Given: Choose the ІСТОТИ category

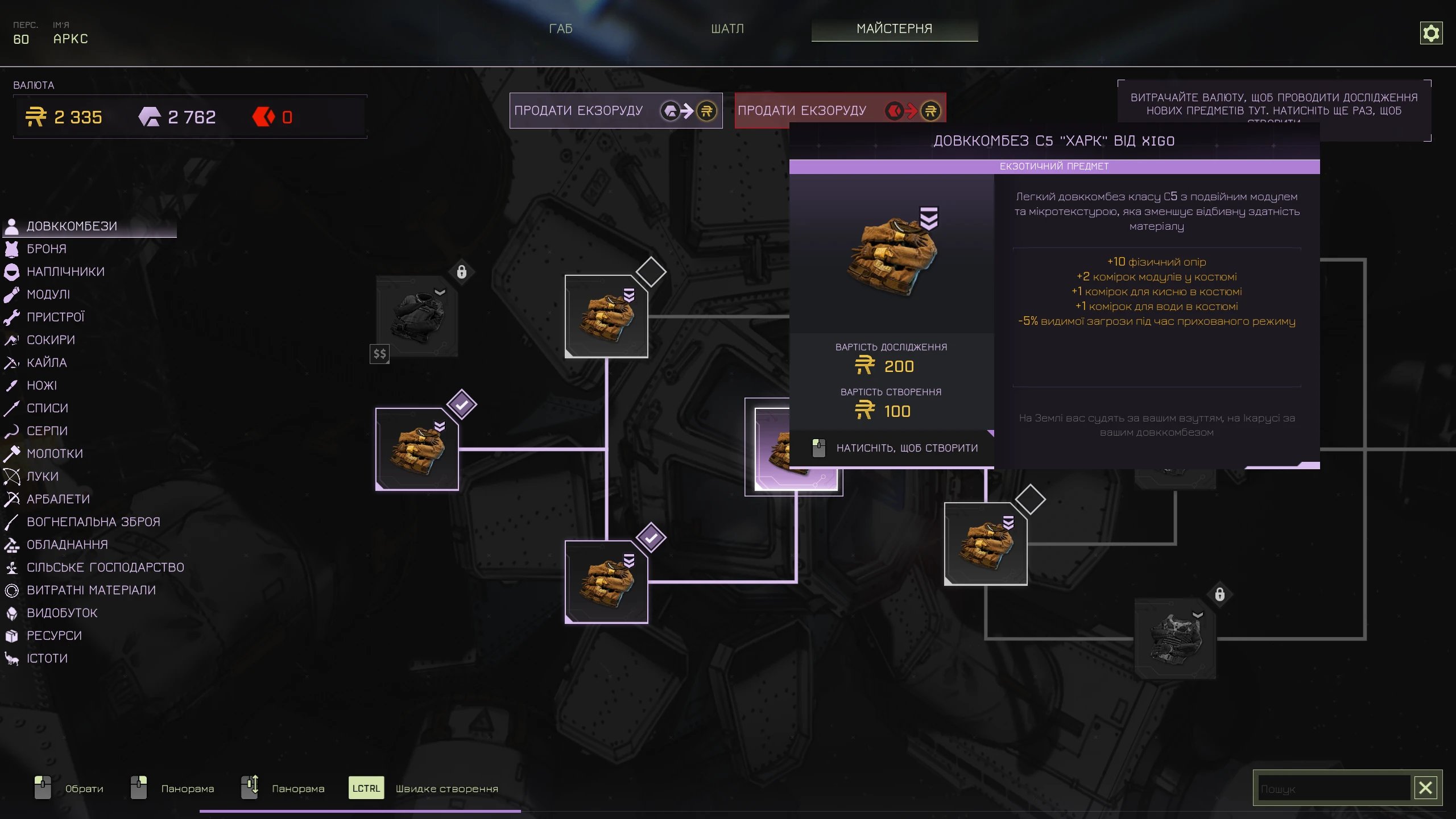Looking at the screenshot, I should tap(47, 659).
